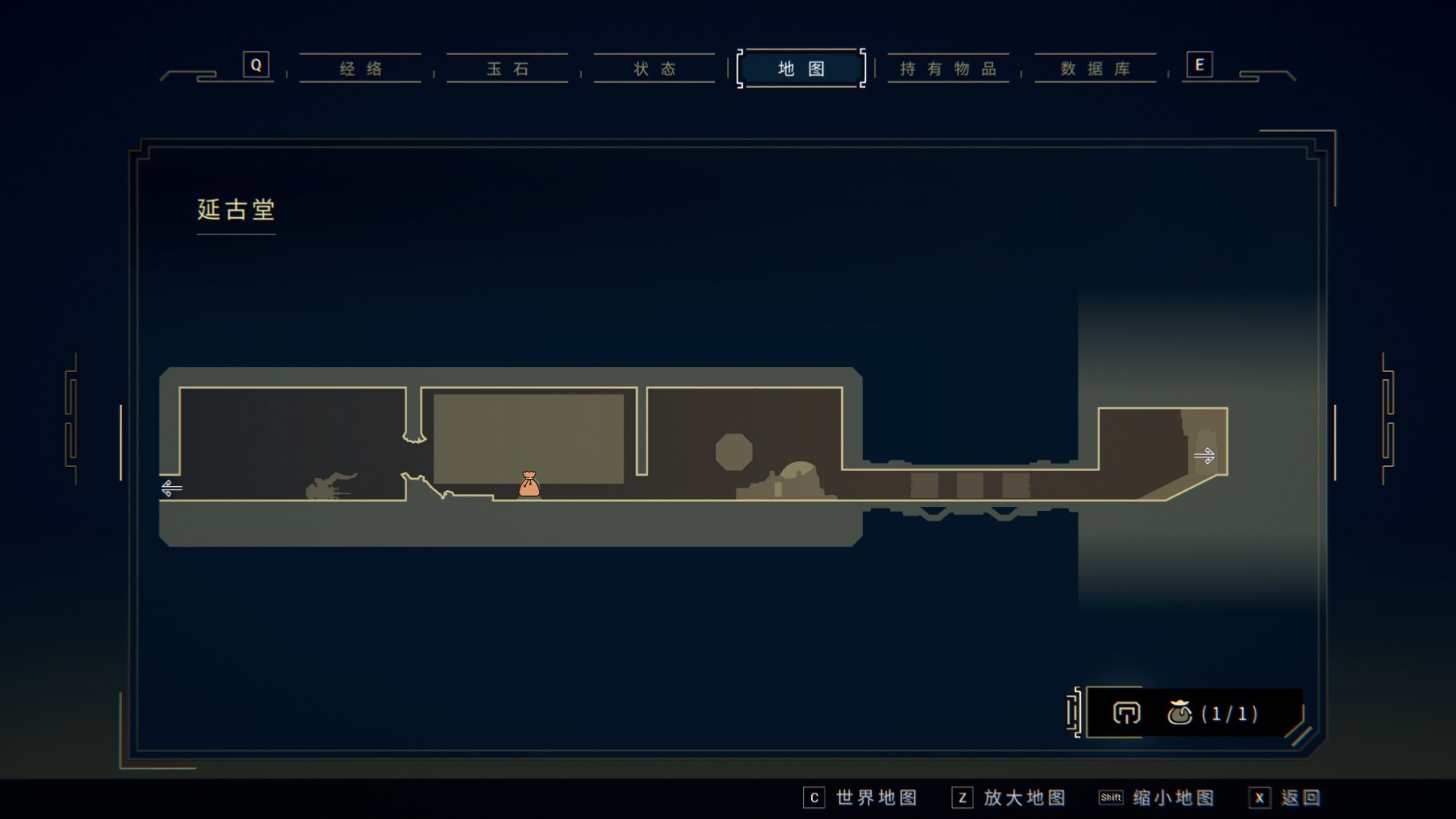The image size is (1456, 819).
Task: Select the 状态 tab
Action: [x=655, y=69]
